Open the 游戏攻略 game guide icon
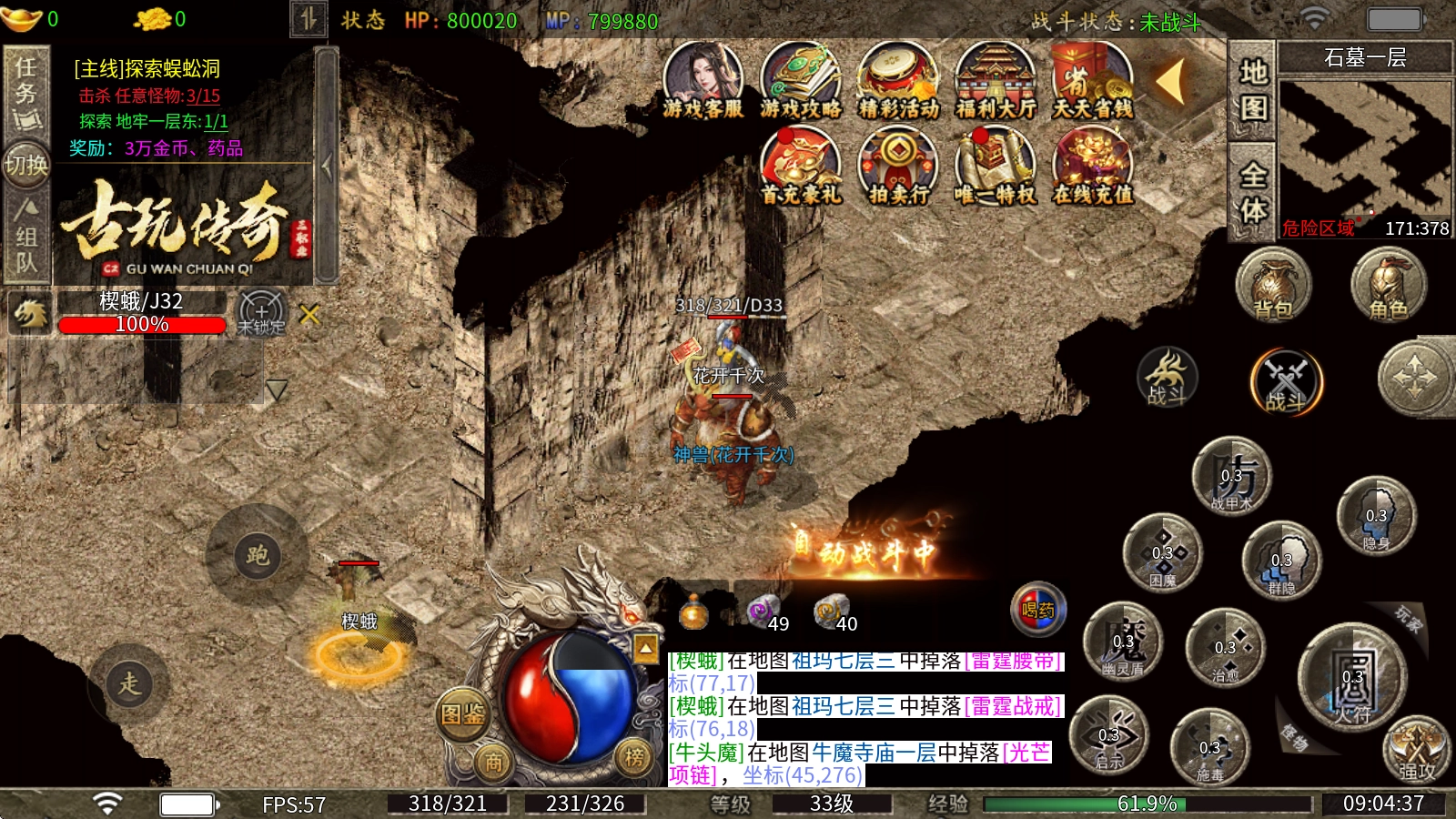Image resolution: width=1456 pixels, height=819 pixels. tap(800, 80)
